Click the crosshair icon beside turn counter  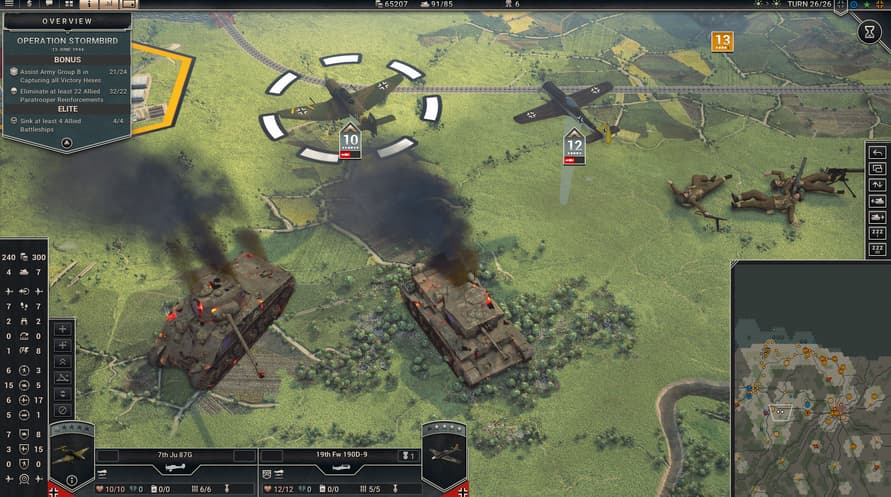(840, 5)
